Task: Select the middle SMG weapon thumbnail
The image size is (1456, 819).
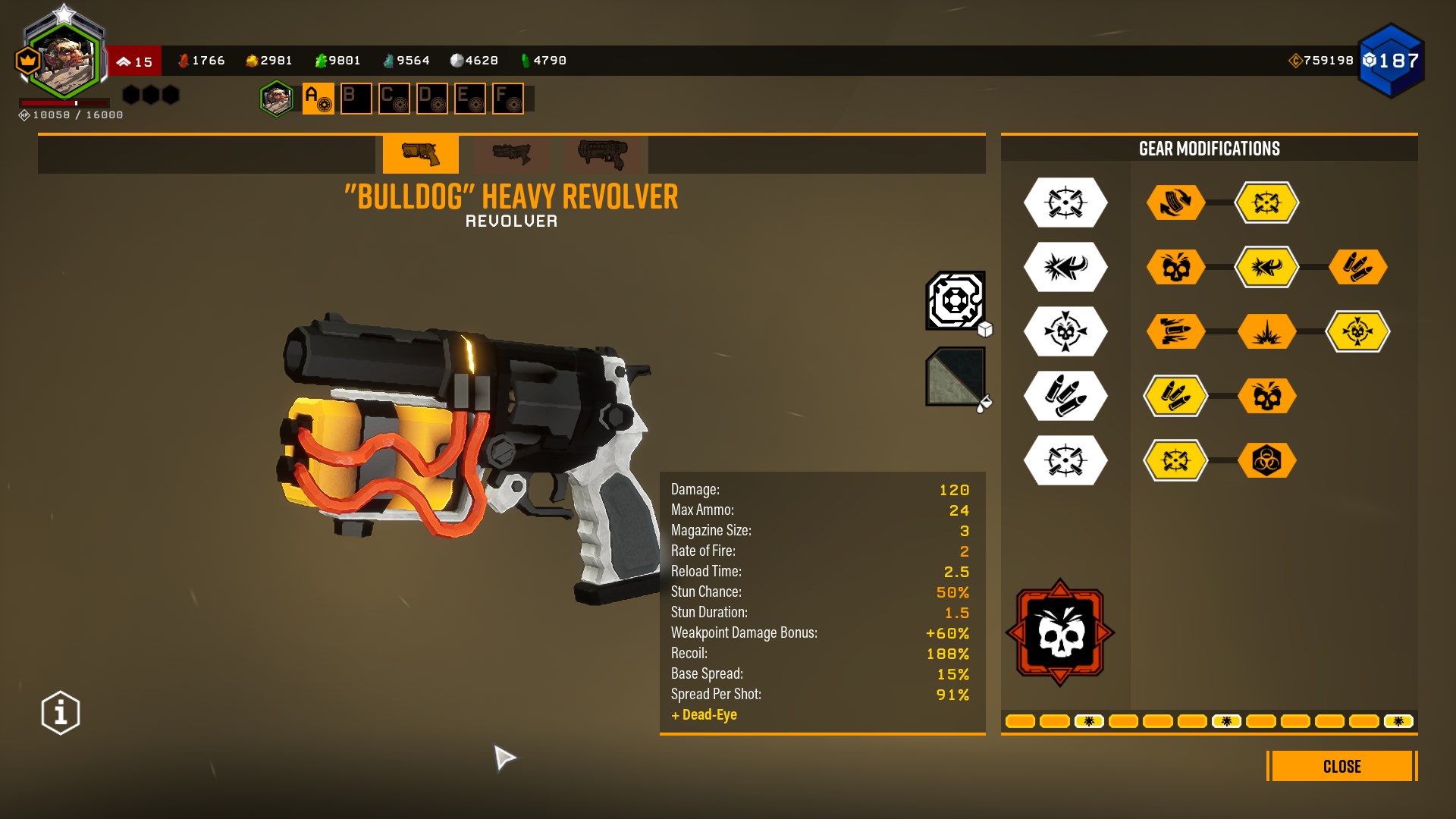Action: (x=512, y=155)
